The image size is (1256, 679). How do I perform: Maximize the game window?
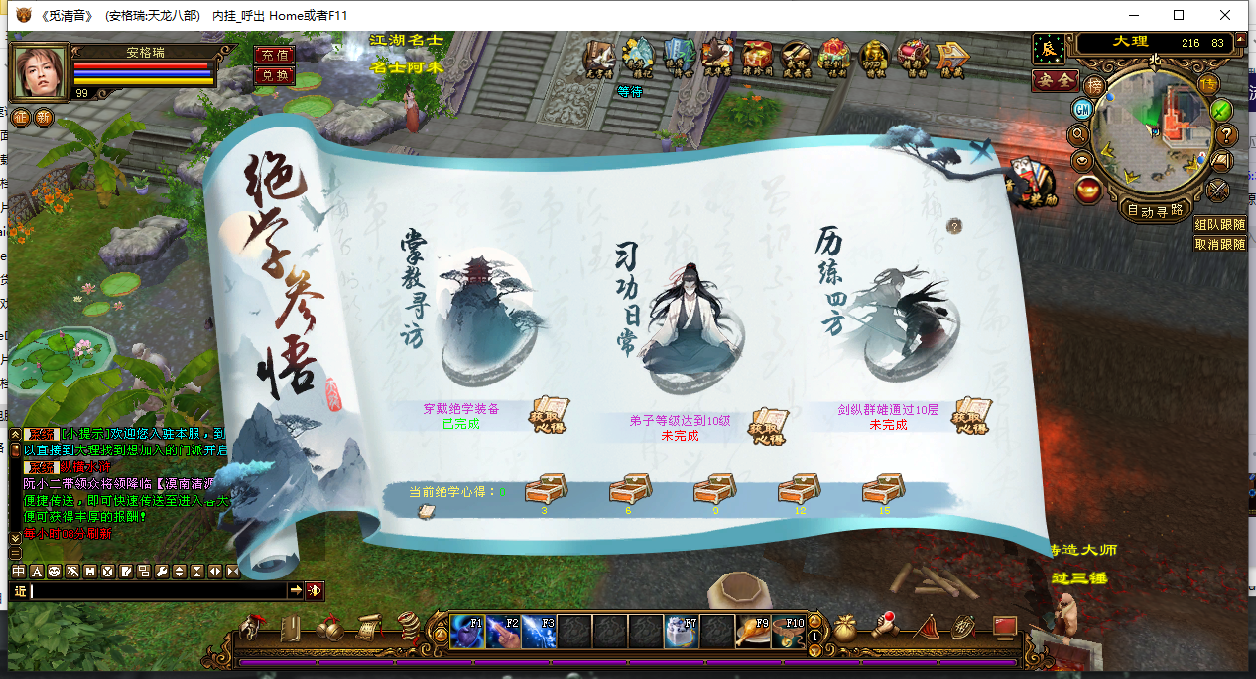(1179, 15)
